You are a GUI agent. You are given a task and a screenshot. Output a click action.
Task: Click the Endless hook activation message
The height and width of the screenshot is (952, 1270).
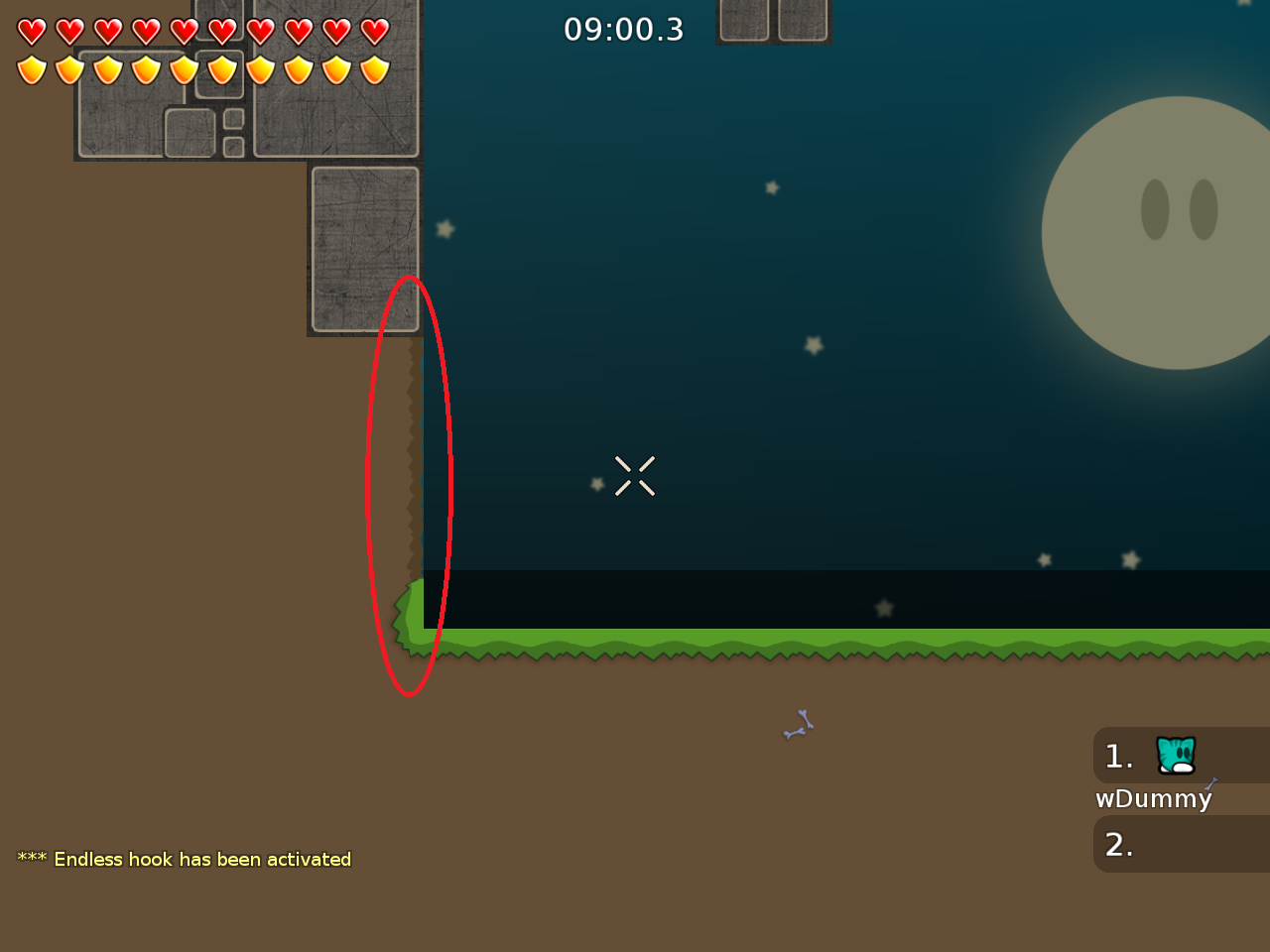click(184, 859)
